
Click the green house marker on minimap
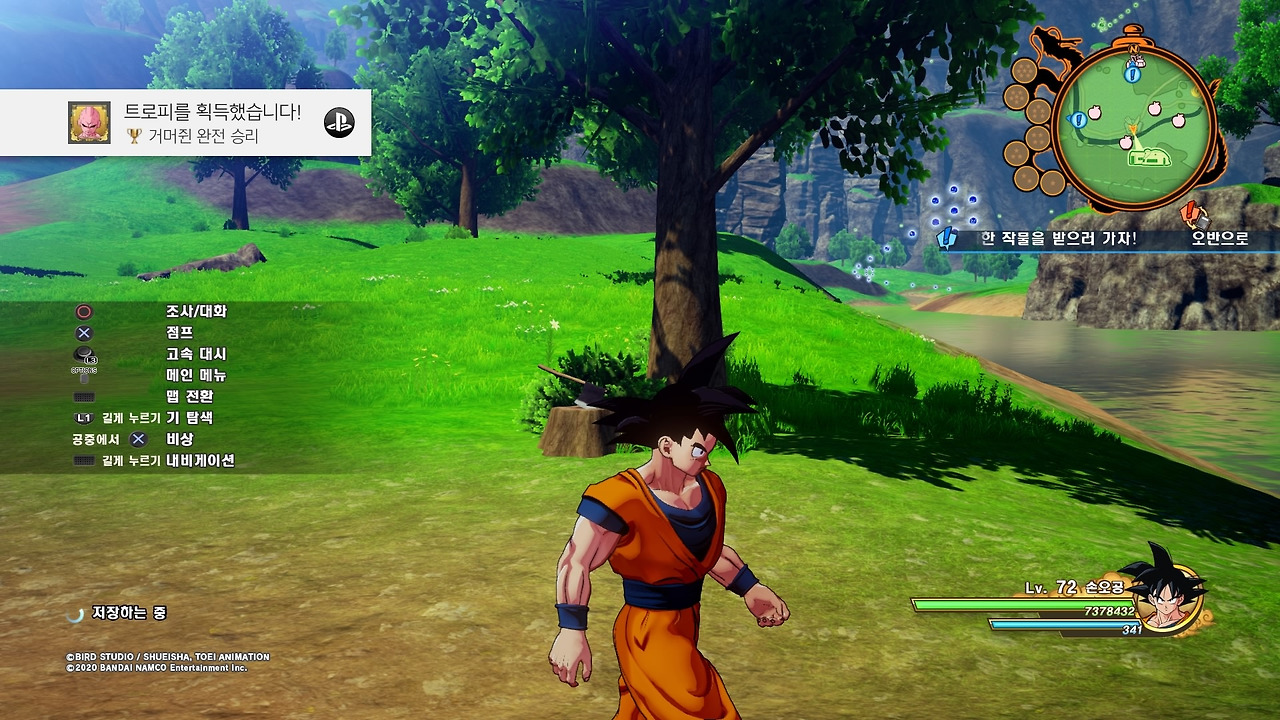coord(1149,157)
